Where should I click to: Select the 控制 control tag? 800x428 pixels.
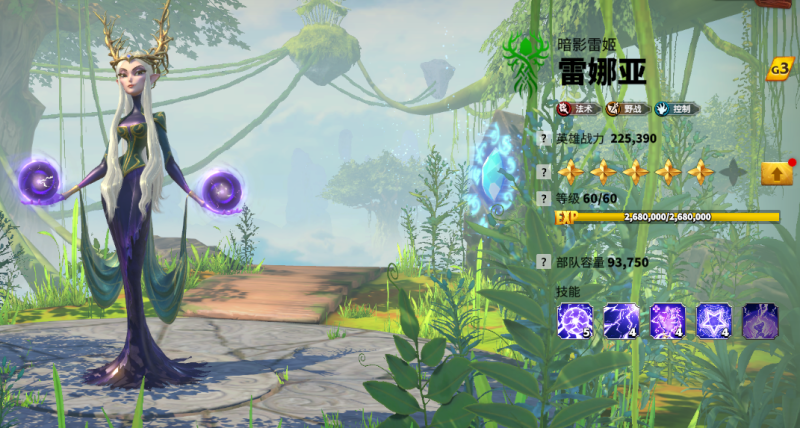pyautogui.click(x=676, y=108)
